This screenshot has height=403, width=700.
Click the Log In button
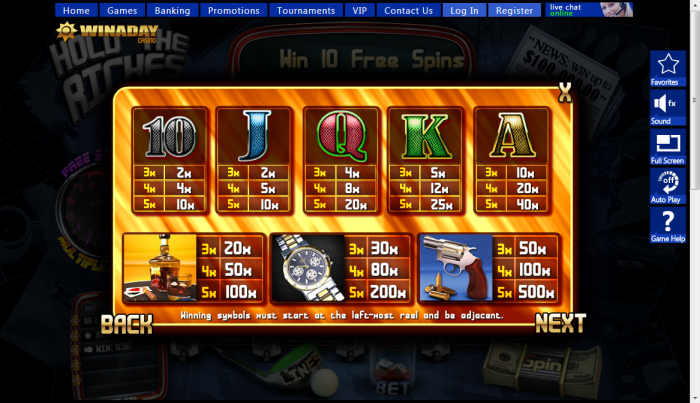[464, 11]
